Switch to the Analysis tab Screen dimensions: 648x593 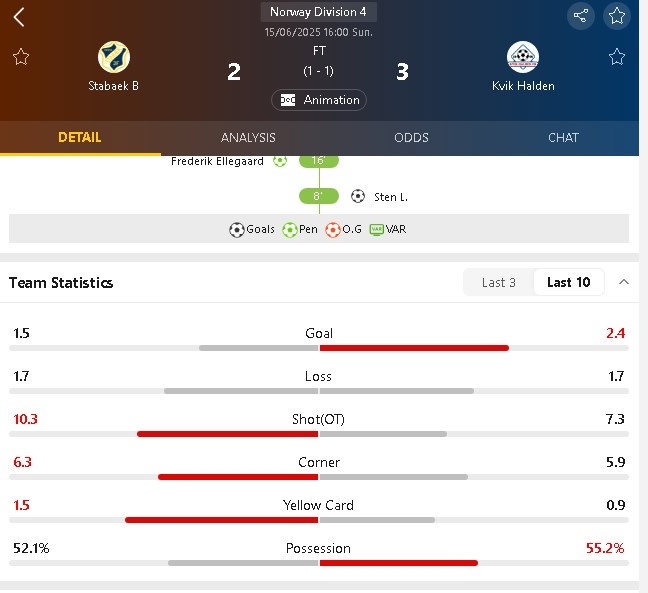click(x=248, y=138)
